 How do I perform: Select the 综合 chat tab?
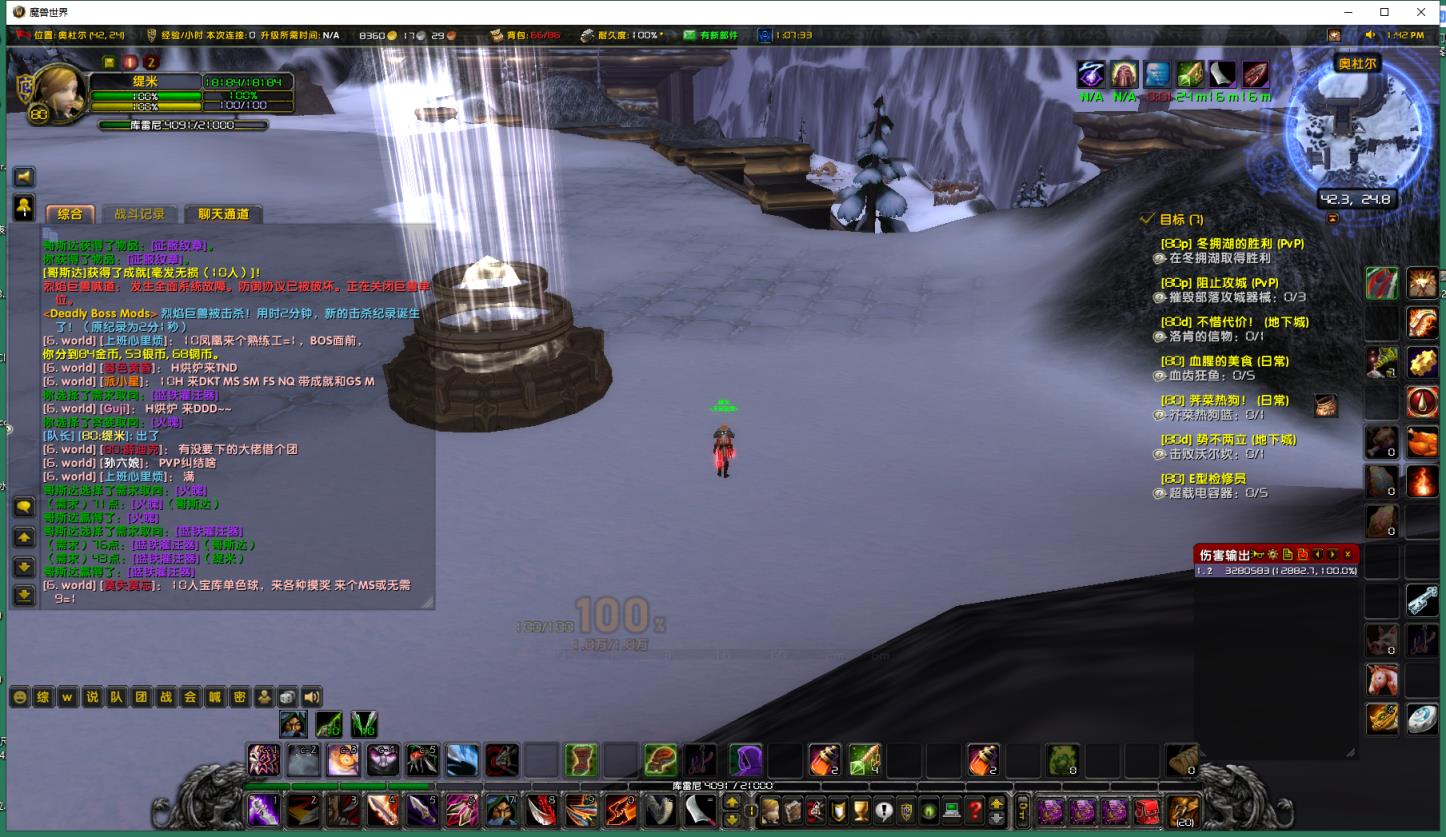(x=70, y=214)
